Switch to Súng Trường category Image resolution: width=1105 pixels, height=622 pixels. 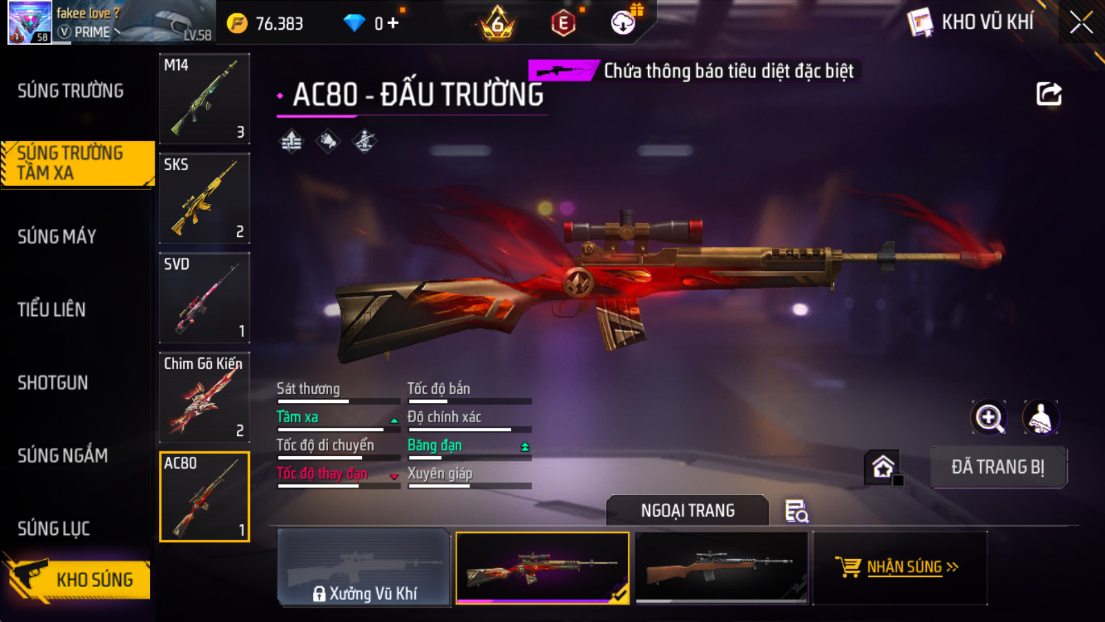coord(70,91)
